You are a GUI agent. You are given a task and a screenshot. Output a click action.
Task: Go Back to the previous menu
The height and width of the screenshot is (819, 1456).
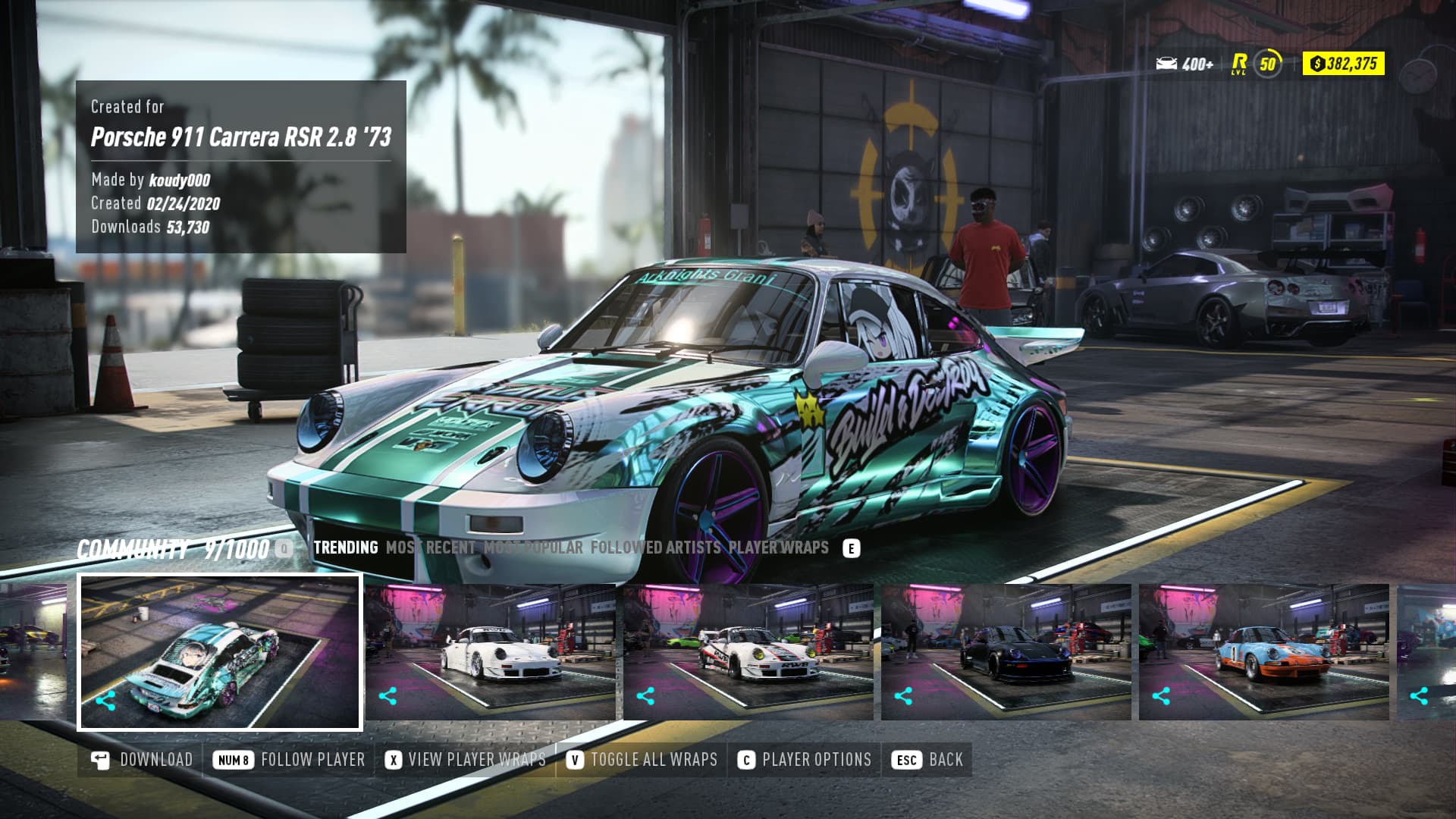[x=927, y=760]
